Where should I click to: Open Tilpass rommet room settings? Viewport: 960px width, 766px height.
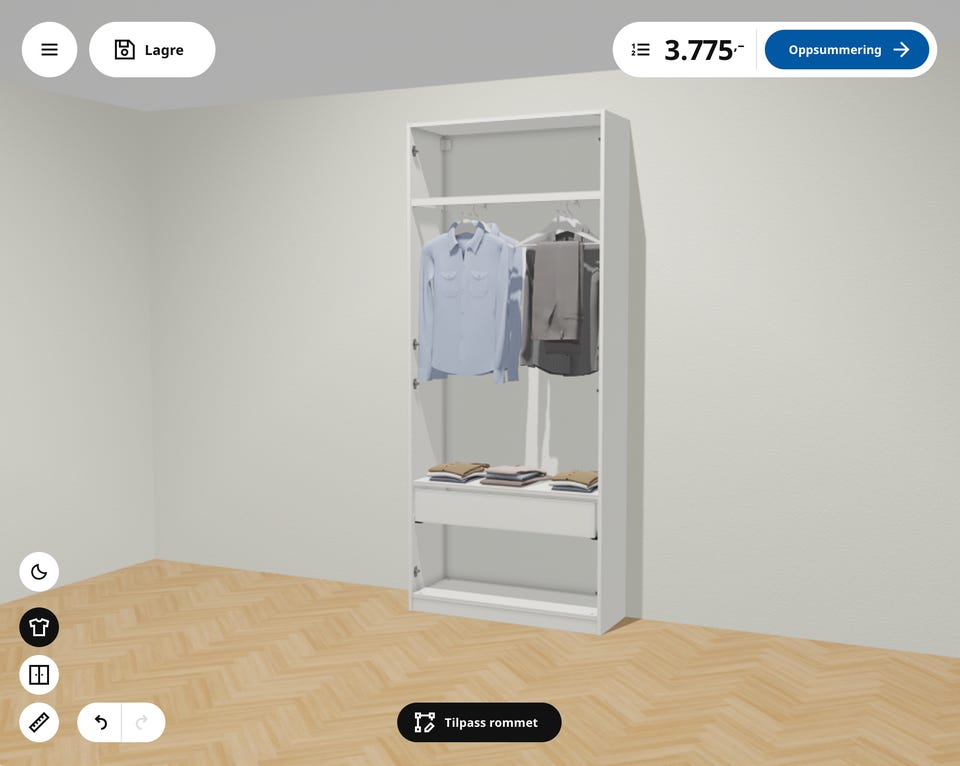tap(479, 722)
